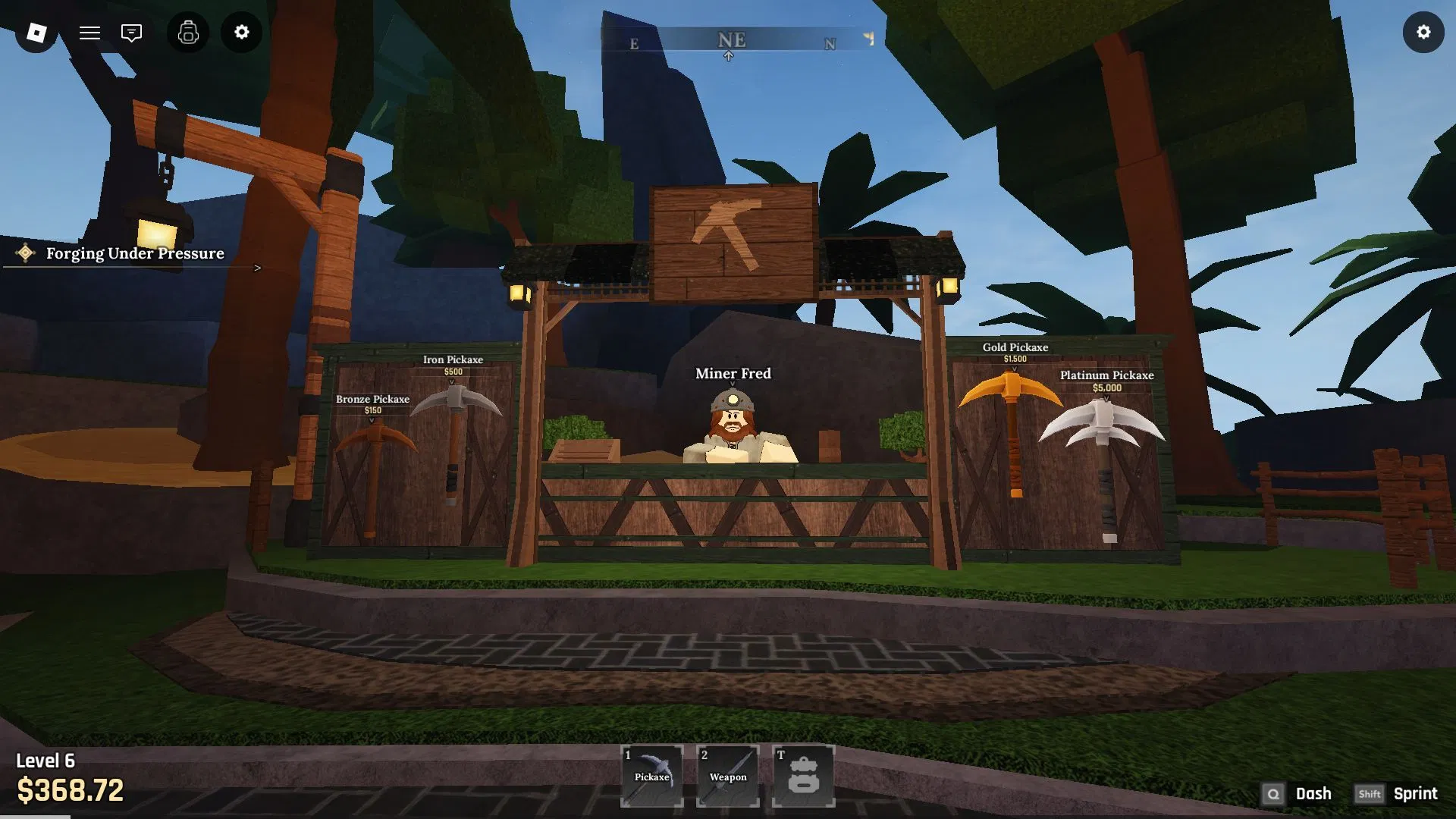Open the Roblox chat window
Viewport: 1456px width, 819px height.
(131, 33)
